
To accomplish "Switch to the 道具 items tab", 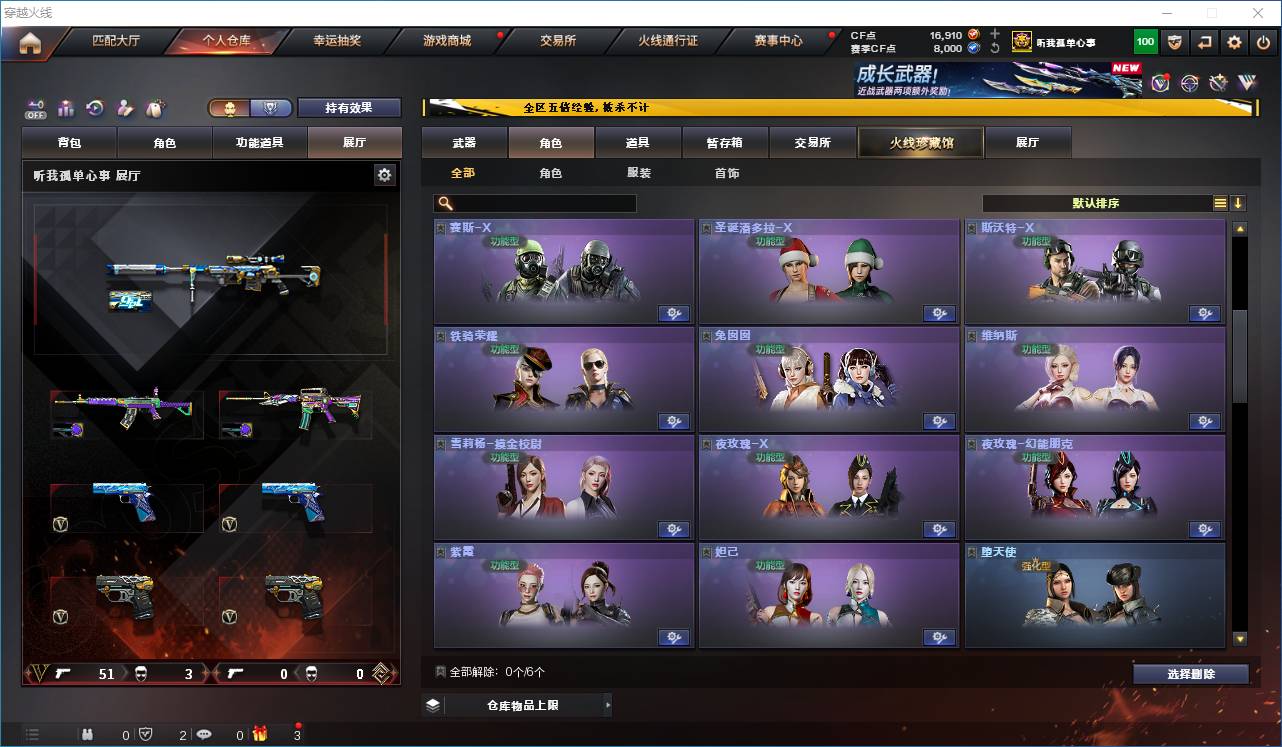I will point(638,143).
